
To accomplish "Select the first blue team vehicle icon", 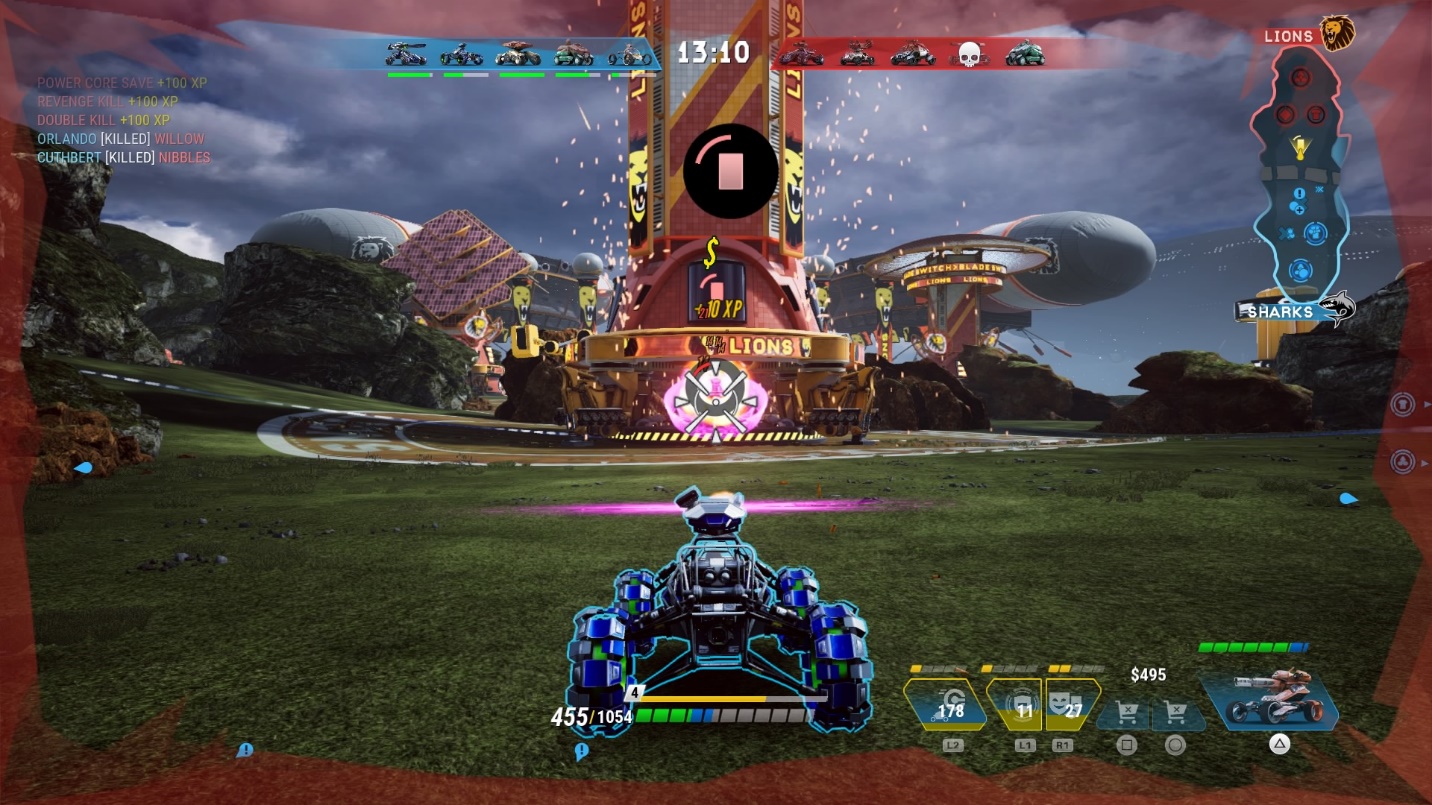I will coord(407,54).
